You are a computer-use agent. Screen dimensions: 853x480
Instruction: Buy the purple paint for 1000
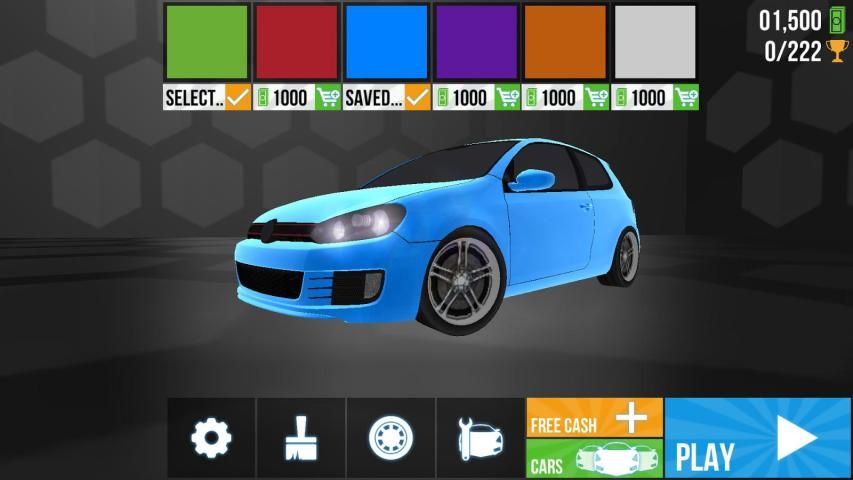click(x=476, y=97)
